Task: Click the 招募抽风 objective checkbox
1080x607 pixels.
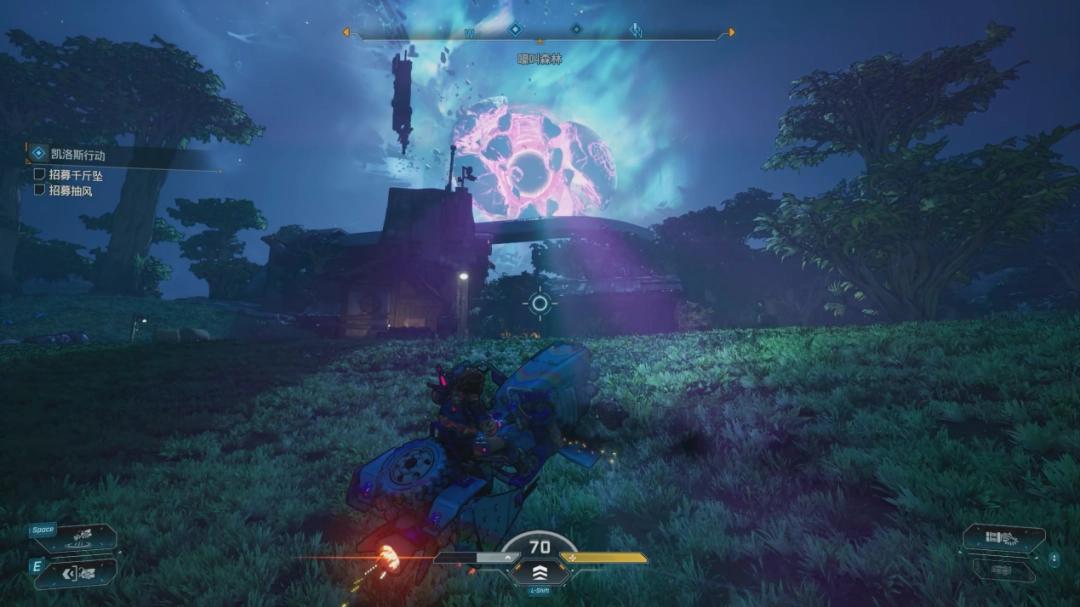Action: [x=40, y=190]
